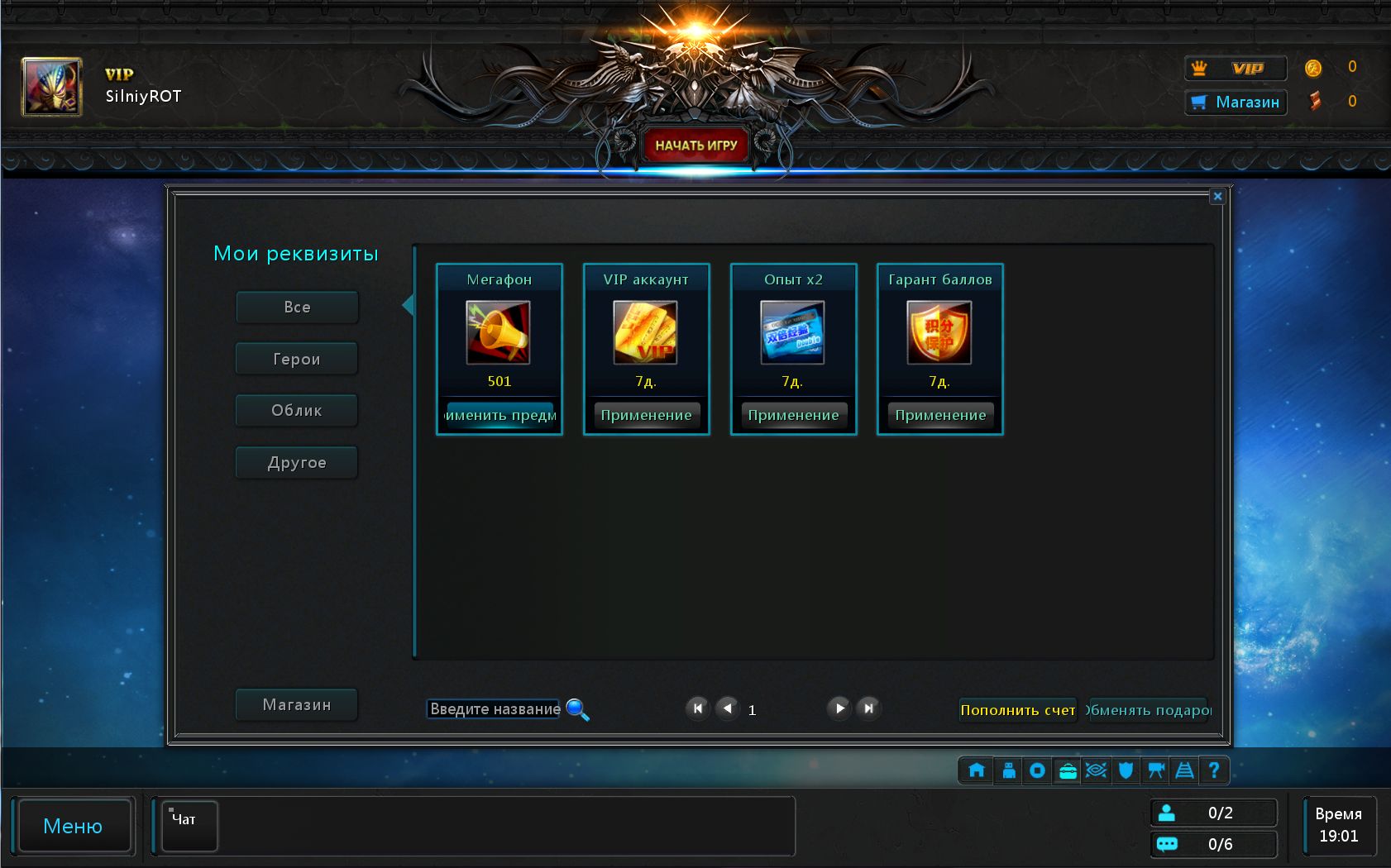This screenshot has height=868, width=1391.
Task: Click the Введите название search field
Action: click(492, 708)
